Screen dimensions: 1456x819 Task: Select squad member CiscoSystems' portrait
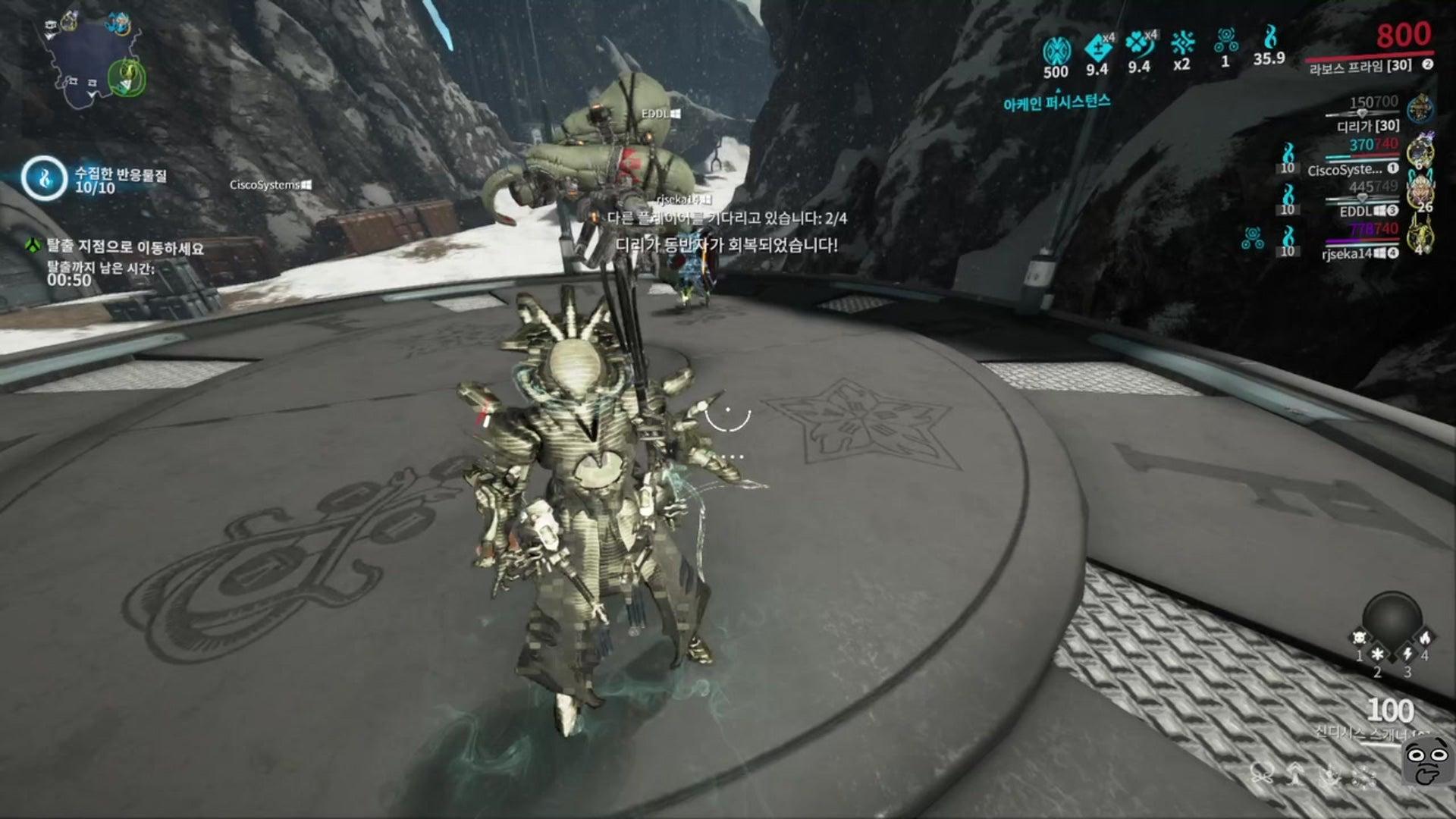1420,150
